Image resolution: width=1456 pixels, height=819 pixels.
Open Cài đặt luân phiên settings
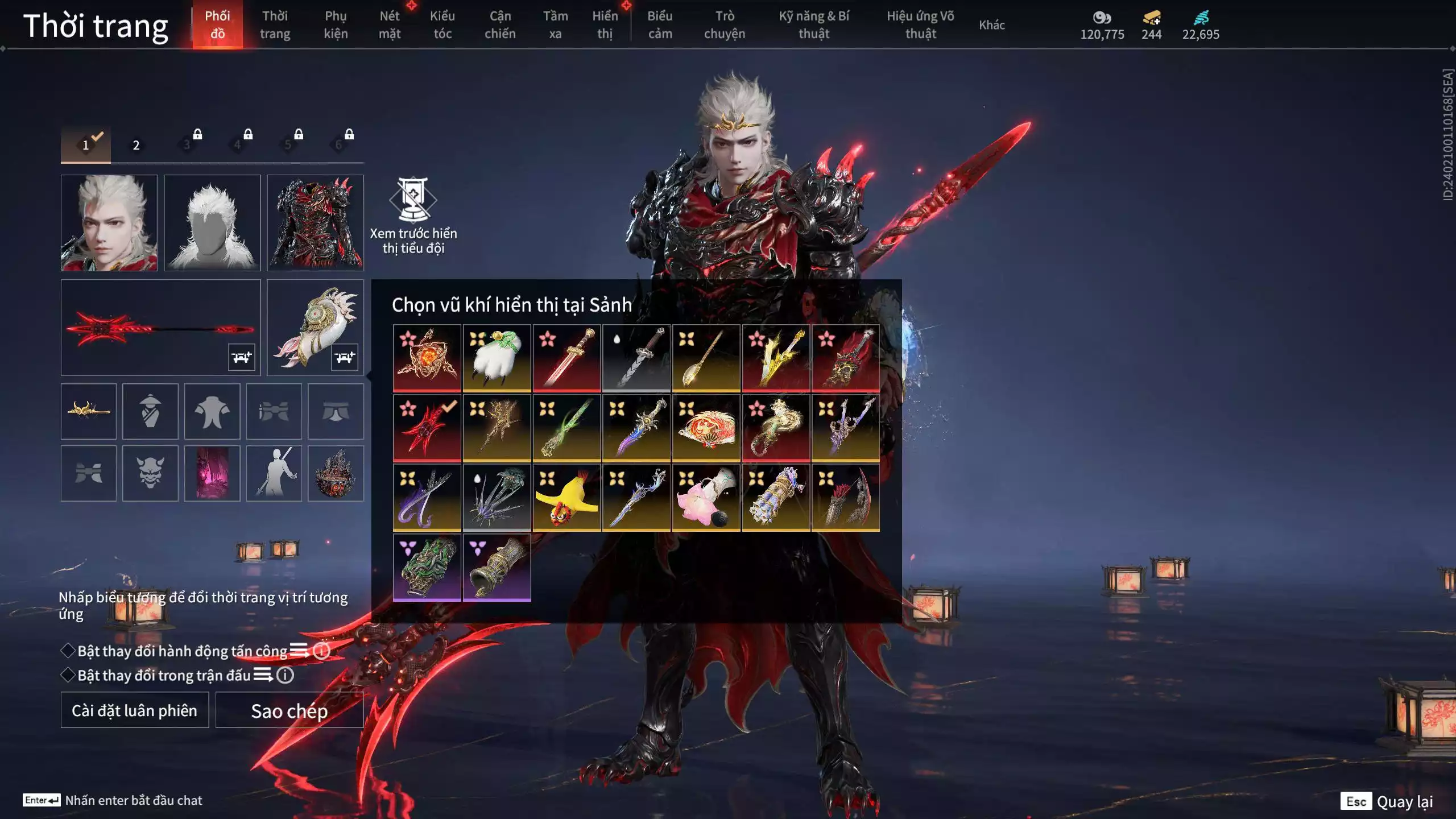tap(135, 710)
